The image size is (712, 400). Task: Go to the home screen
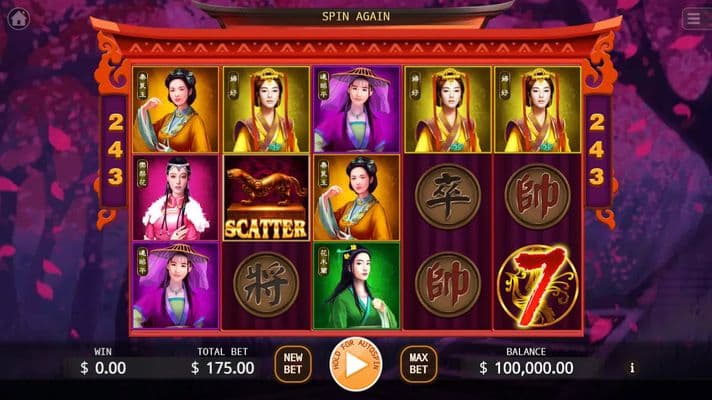point(19,18)
